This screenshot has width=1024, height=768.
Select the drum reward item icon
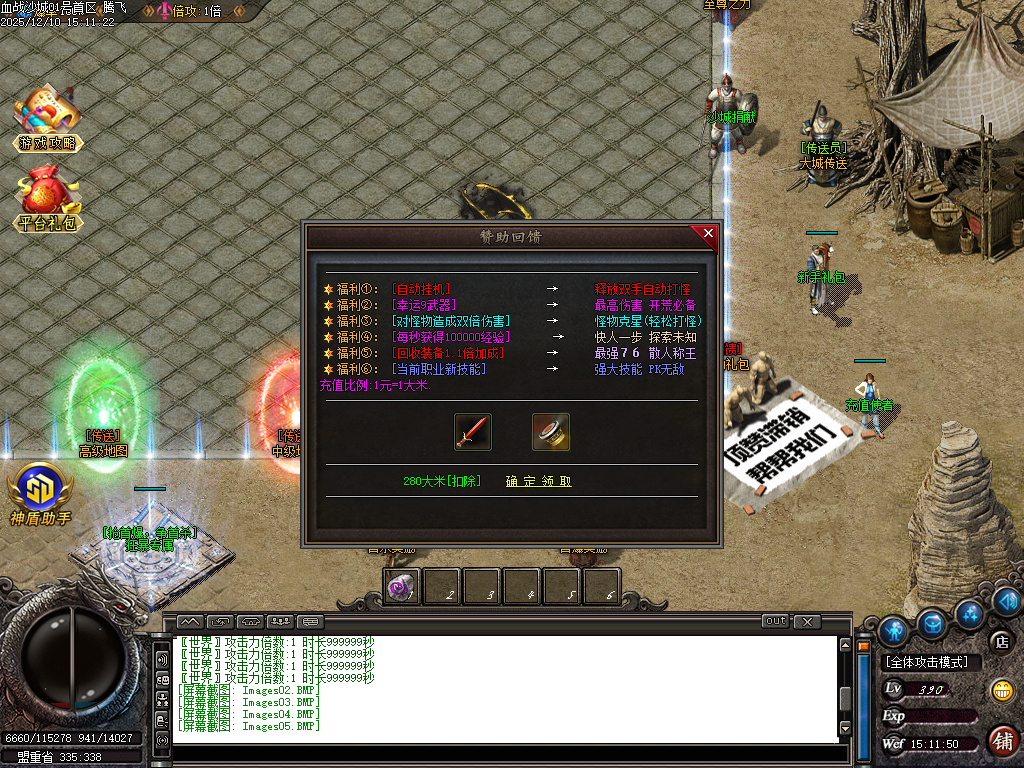point(550,431)
